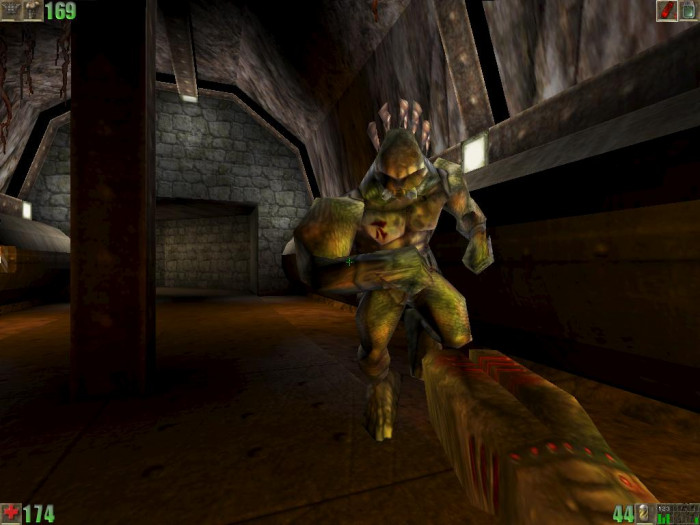Click the weapon slots ammo panel
Image resolution: width=700 pixels, height=525 pixels.
coord(677,514)
